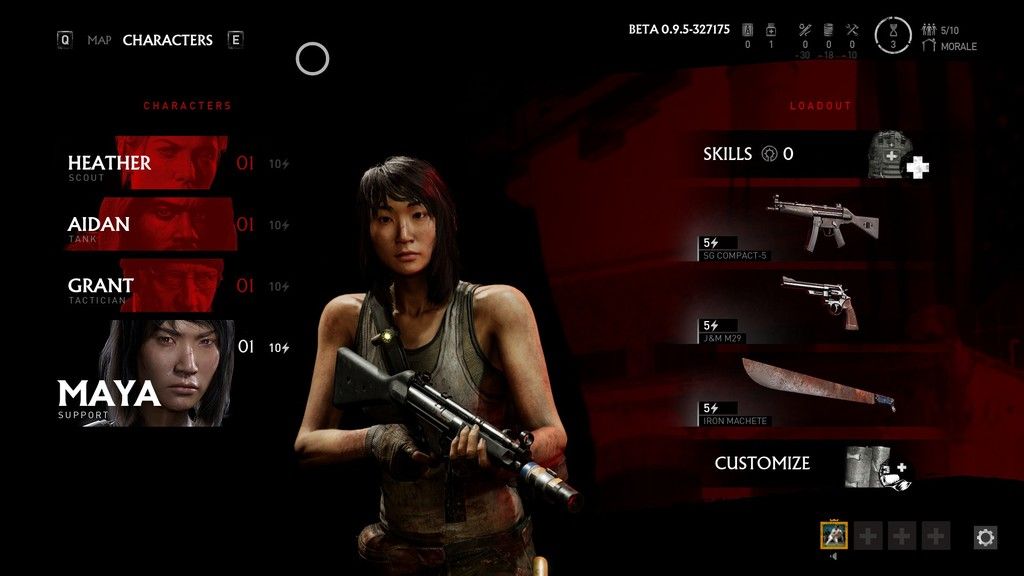
Task: Choose Heather the Scout
Action: pos(150,164)
